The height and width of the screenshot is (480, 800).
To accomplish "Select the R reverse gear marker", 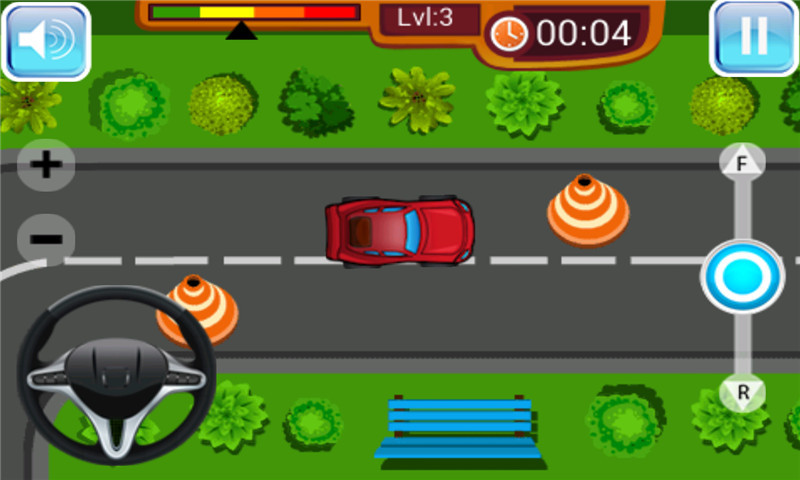I will click(x=743, y=392).
